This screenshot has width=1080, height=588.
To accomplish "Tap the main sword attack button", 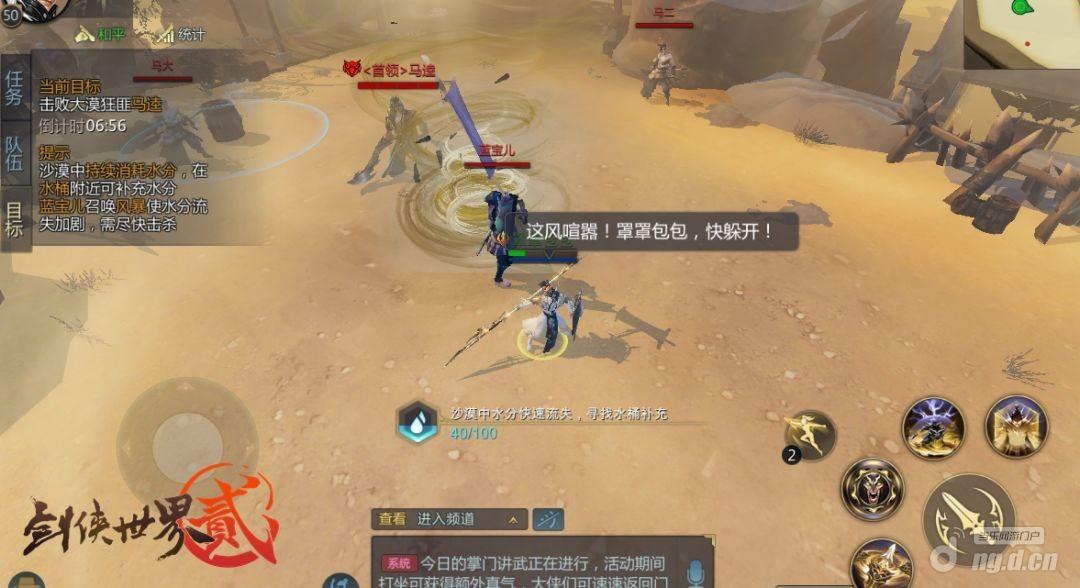I will pos(968,520).
